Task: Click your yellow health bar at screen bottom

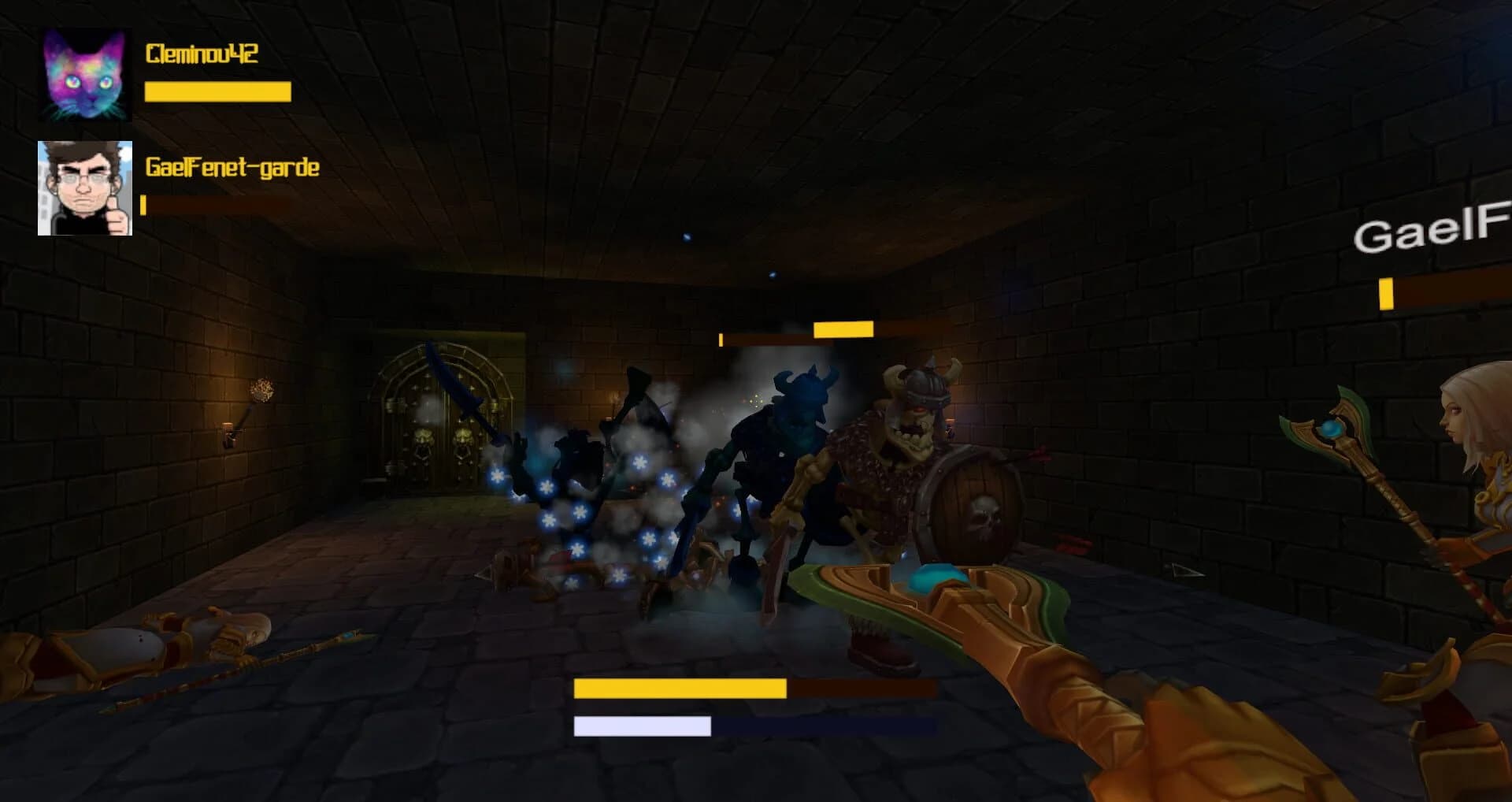Action: coord(680,687)
